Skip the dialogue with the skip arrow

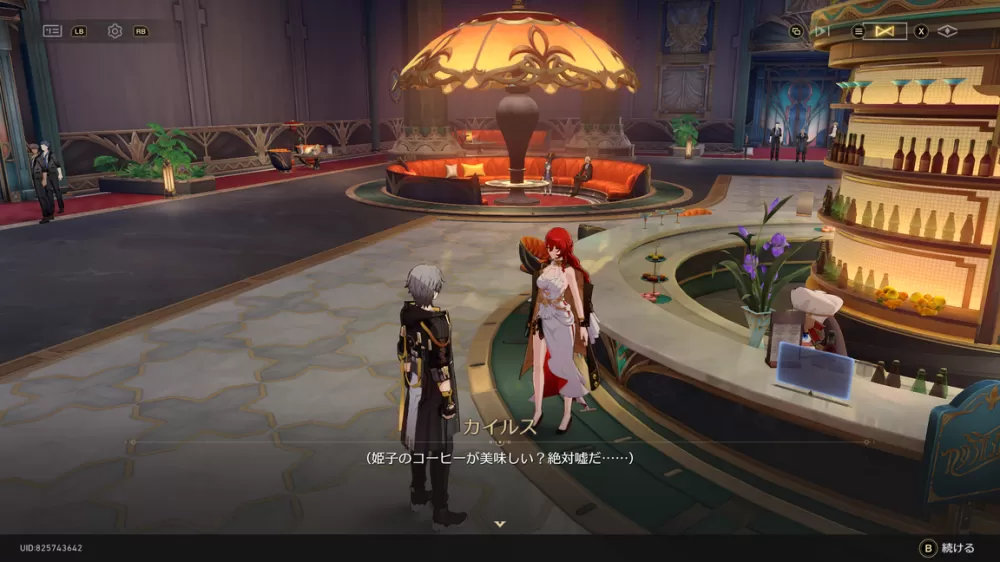822,31
